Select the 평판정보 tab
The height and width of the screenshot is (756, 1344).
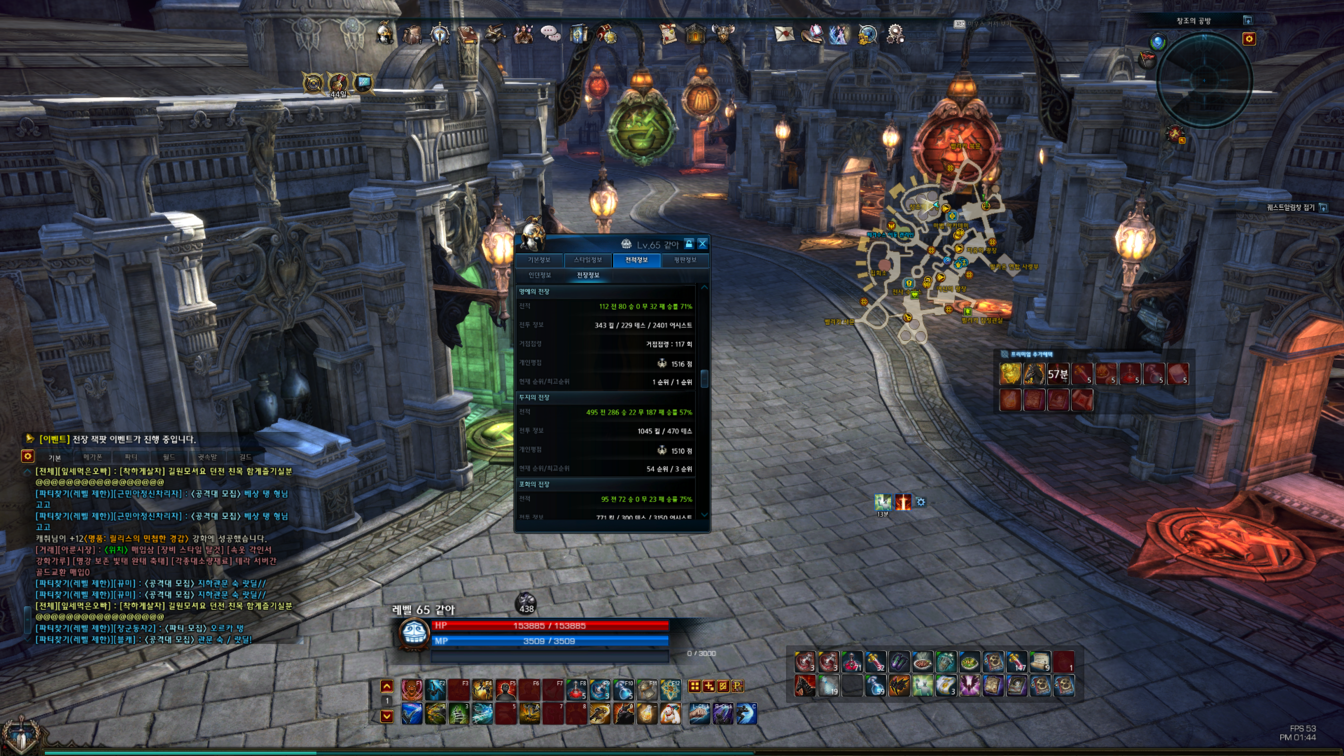point(685,260)
